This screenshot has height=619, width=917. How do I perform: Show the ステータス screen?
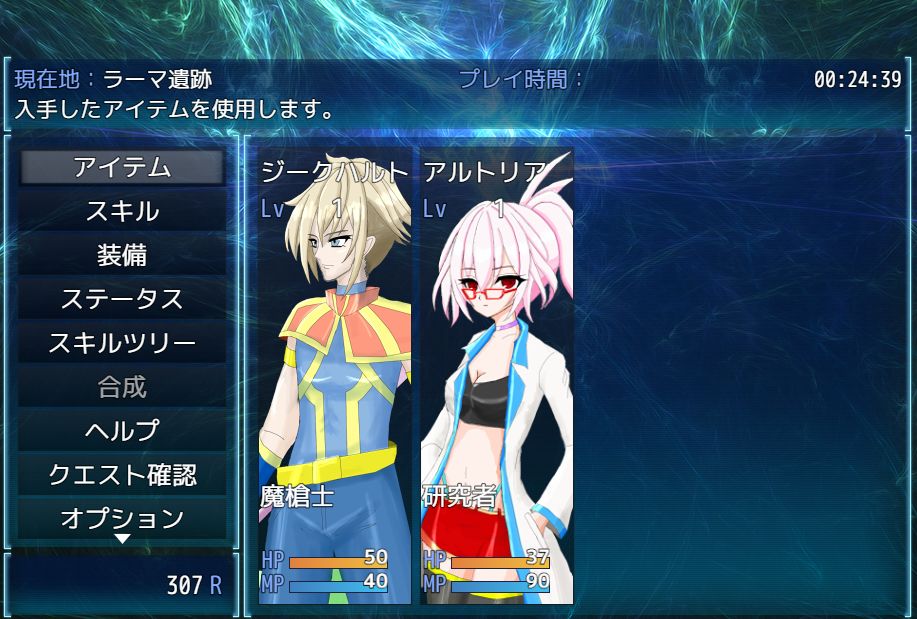[x=122, y=299]
